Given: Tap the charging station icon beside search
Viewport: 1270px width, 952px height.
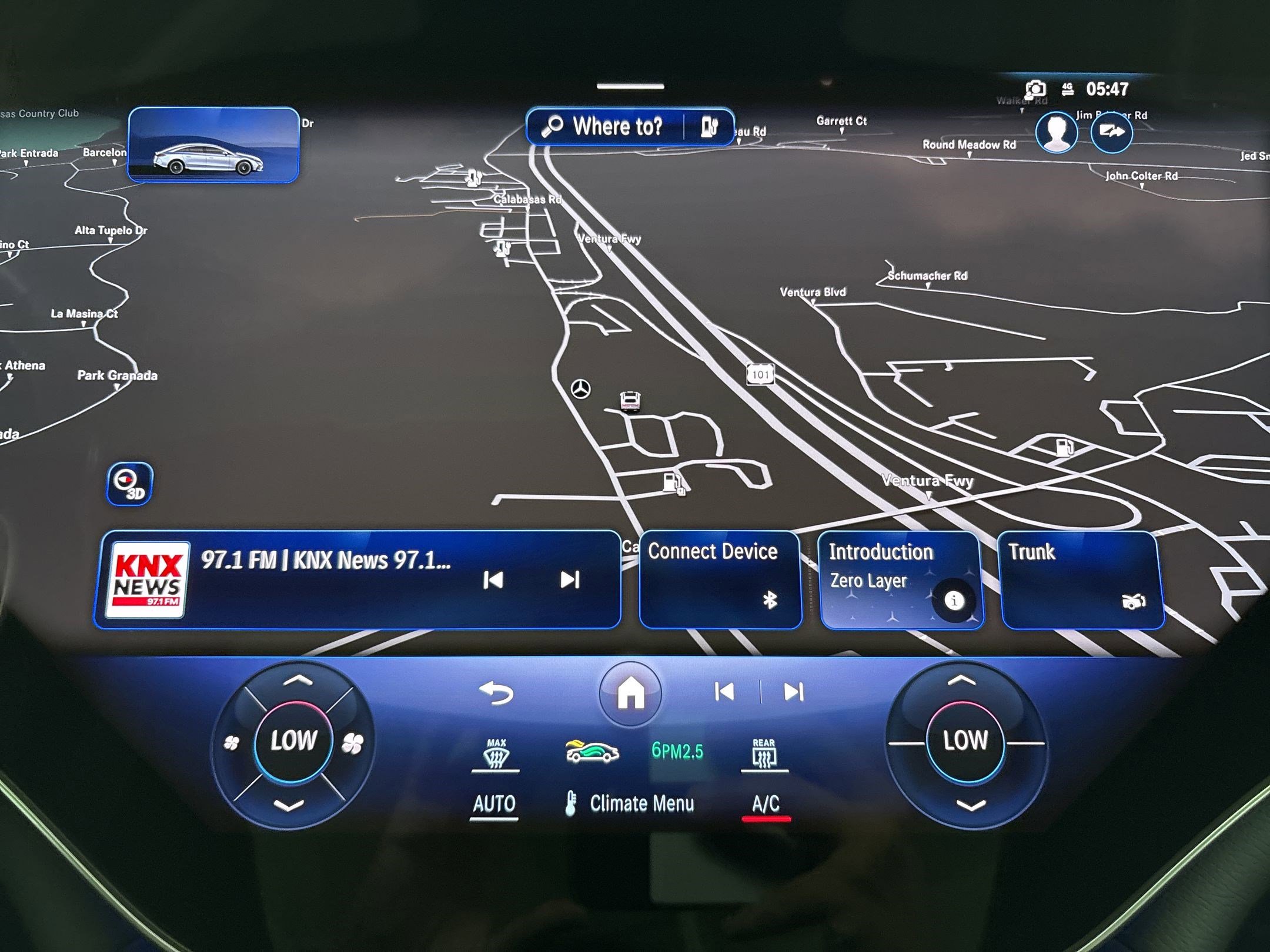Looking at the screenshot, I should click(x=710, y=126).
